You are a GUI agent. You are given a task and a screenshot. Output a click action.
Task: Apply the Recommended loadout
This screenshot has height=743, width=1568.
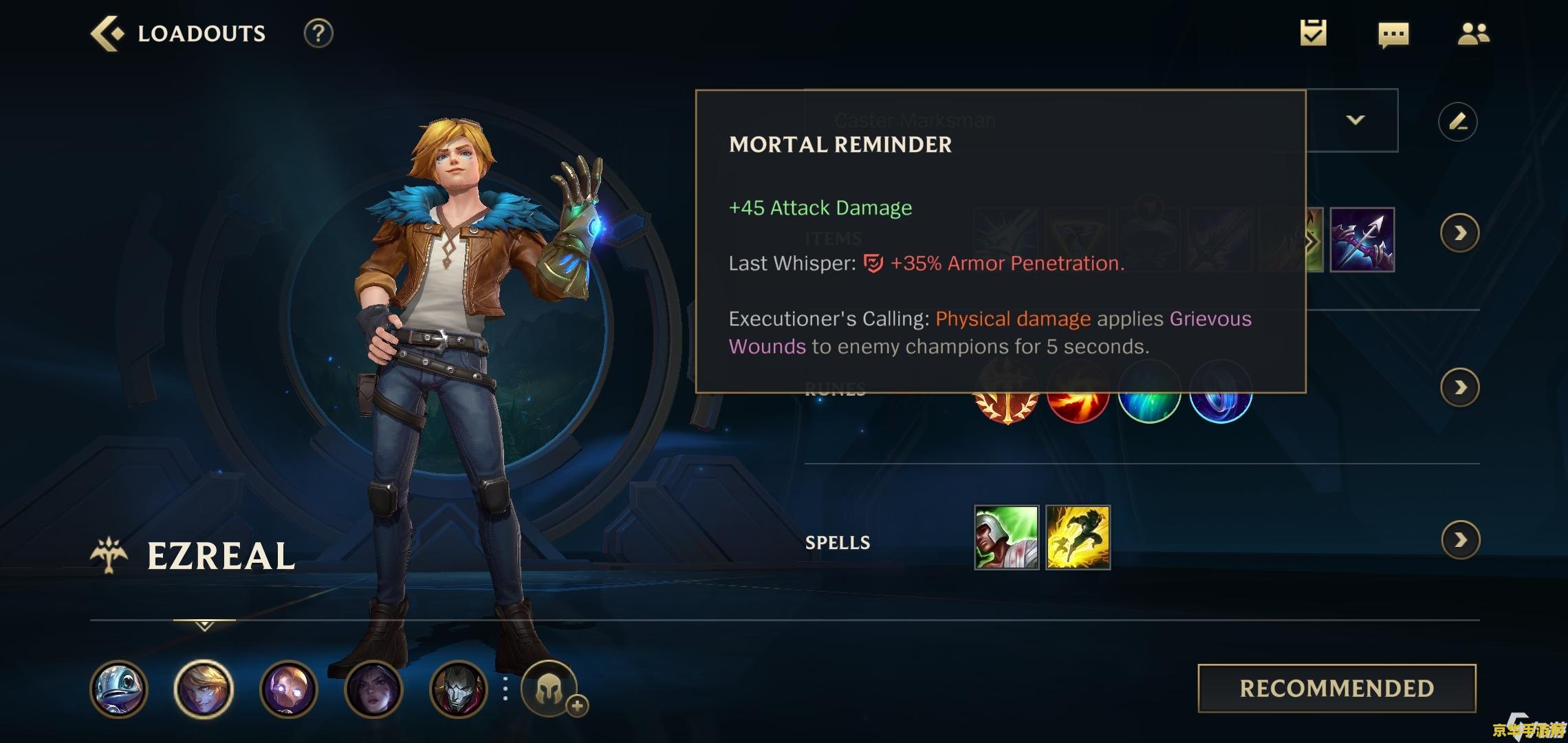pyautogui.click(x=1336, y=688)
